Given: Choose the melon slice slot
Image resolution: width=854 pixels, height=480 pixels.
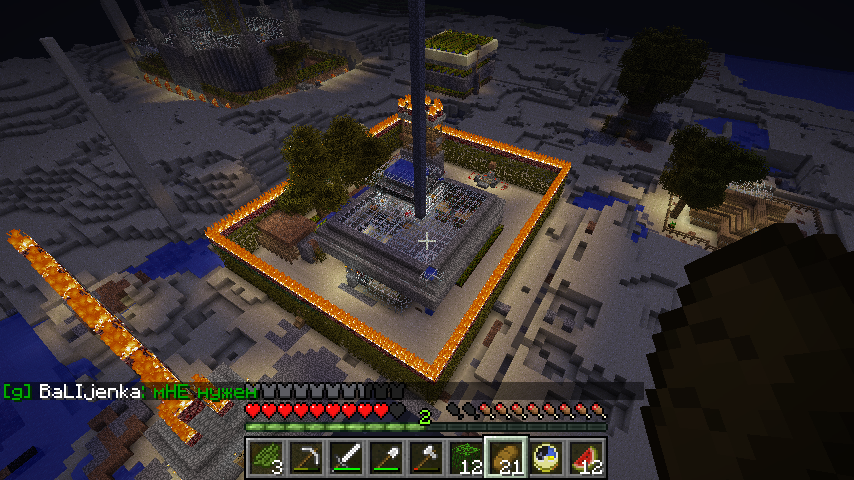Looking at the screenshot, I should click(585, 458).
